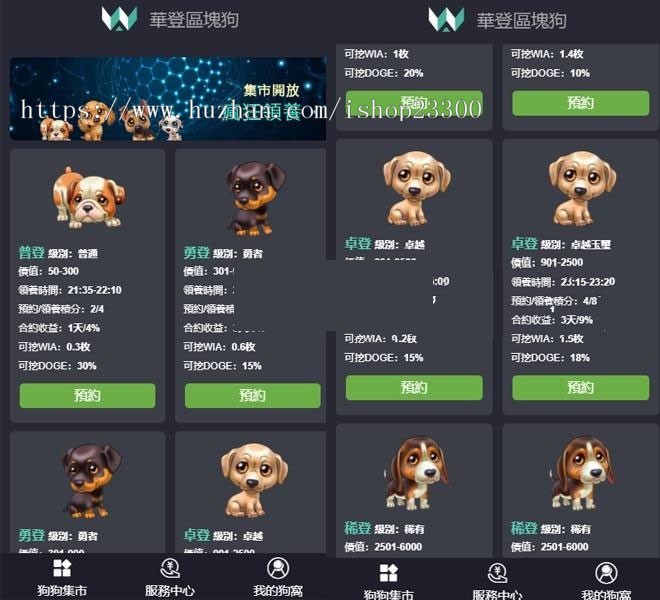This screenshot has height=600, width=660.
Task: Open the 集市開放 promotional banner
Action: [x=168, y=98]
